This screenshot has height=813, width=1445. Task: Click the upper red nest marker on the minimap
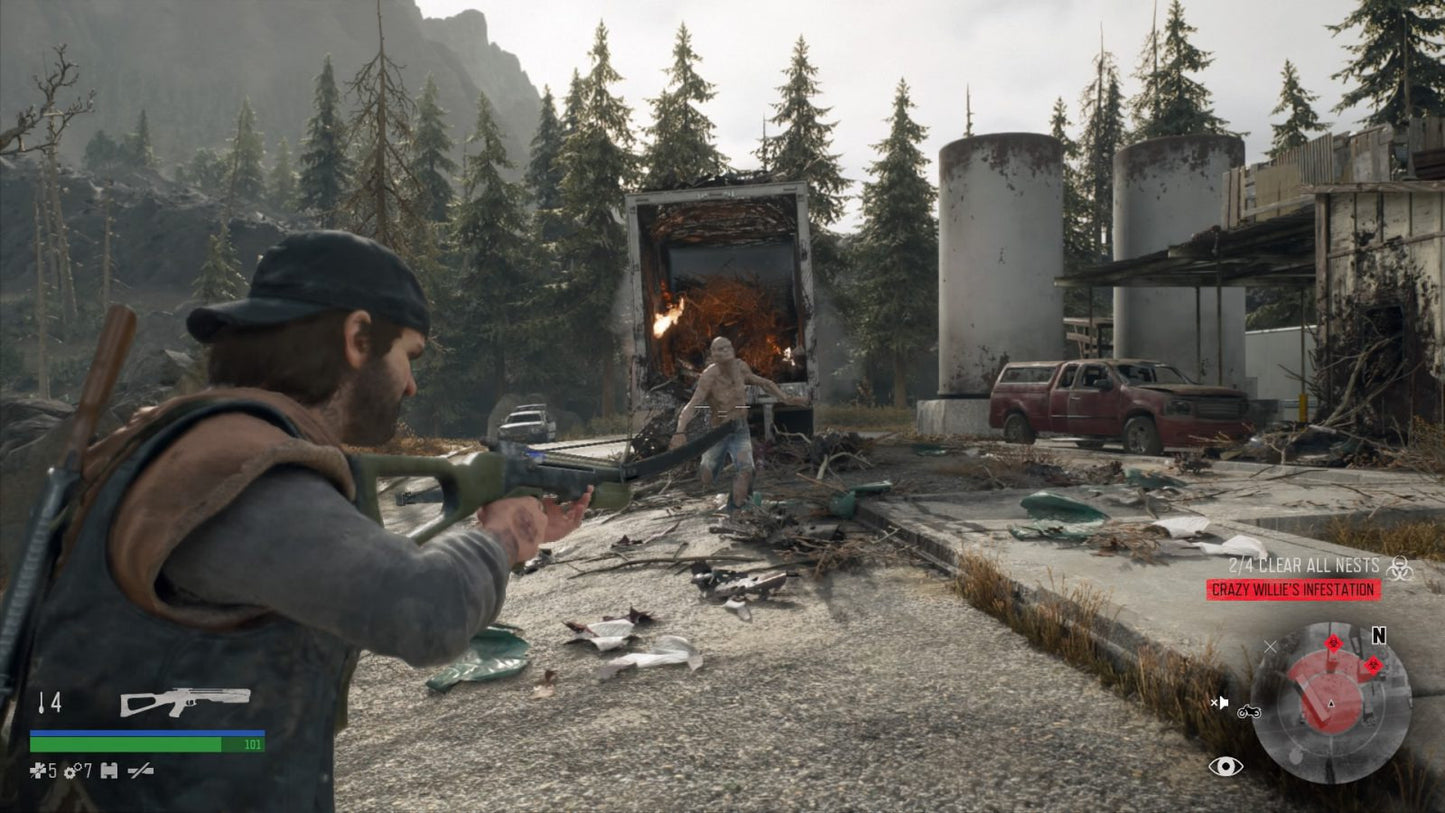click(1334, 643)
